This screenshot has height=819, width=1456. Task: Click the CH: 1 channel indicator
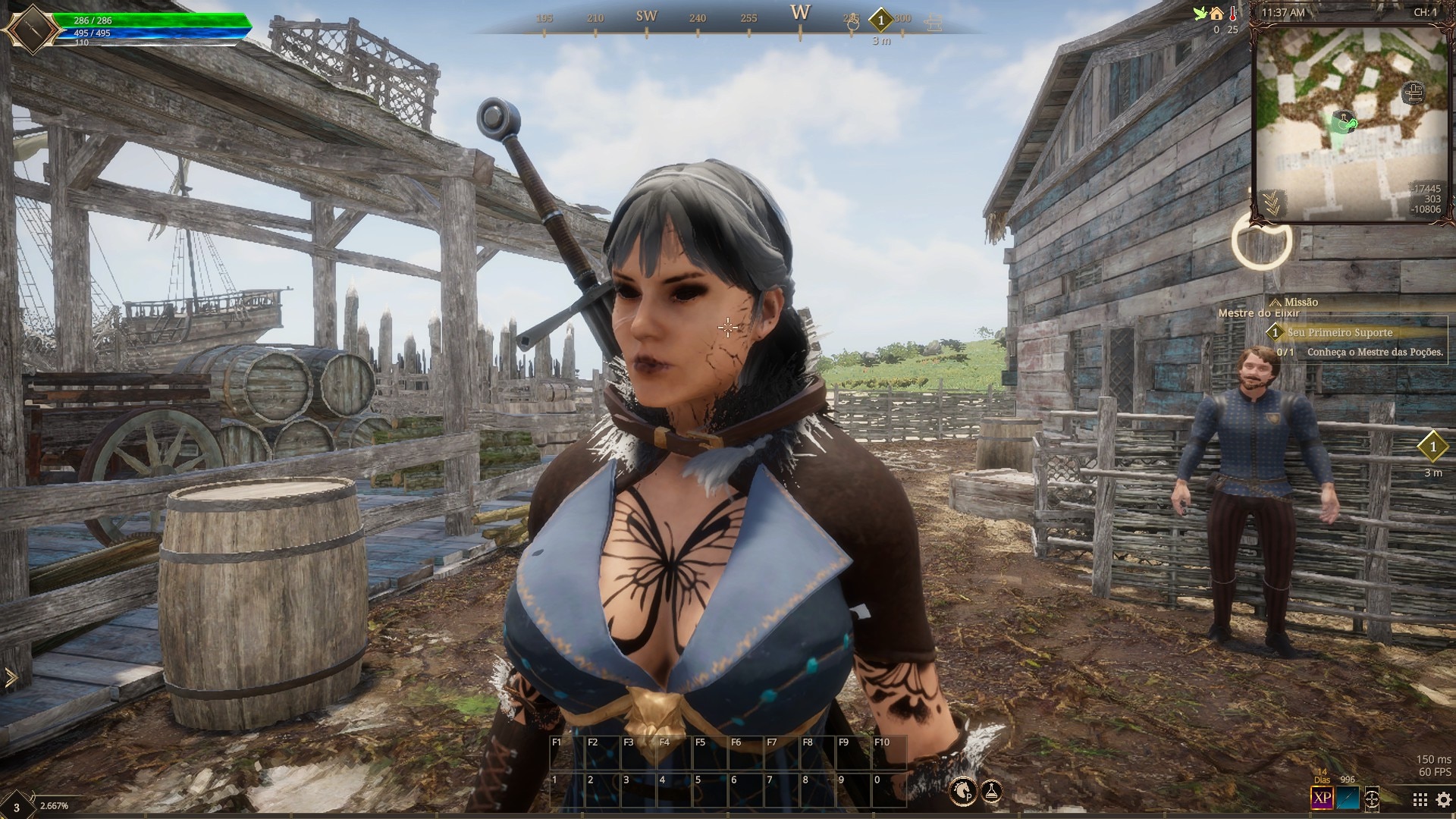(x=1425, y=13)
